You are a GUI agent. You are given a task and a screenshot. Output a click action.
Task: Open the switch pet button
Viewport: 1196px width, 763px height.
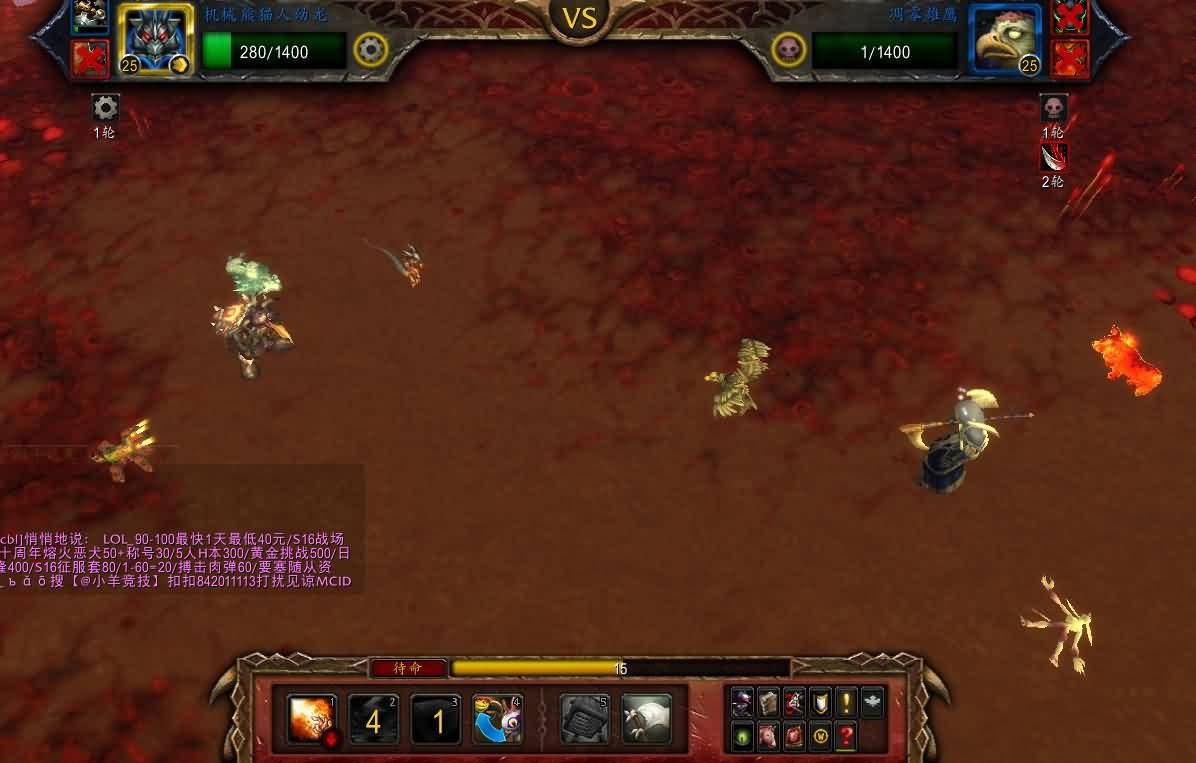[498, 720]
